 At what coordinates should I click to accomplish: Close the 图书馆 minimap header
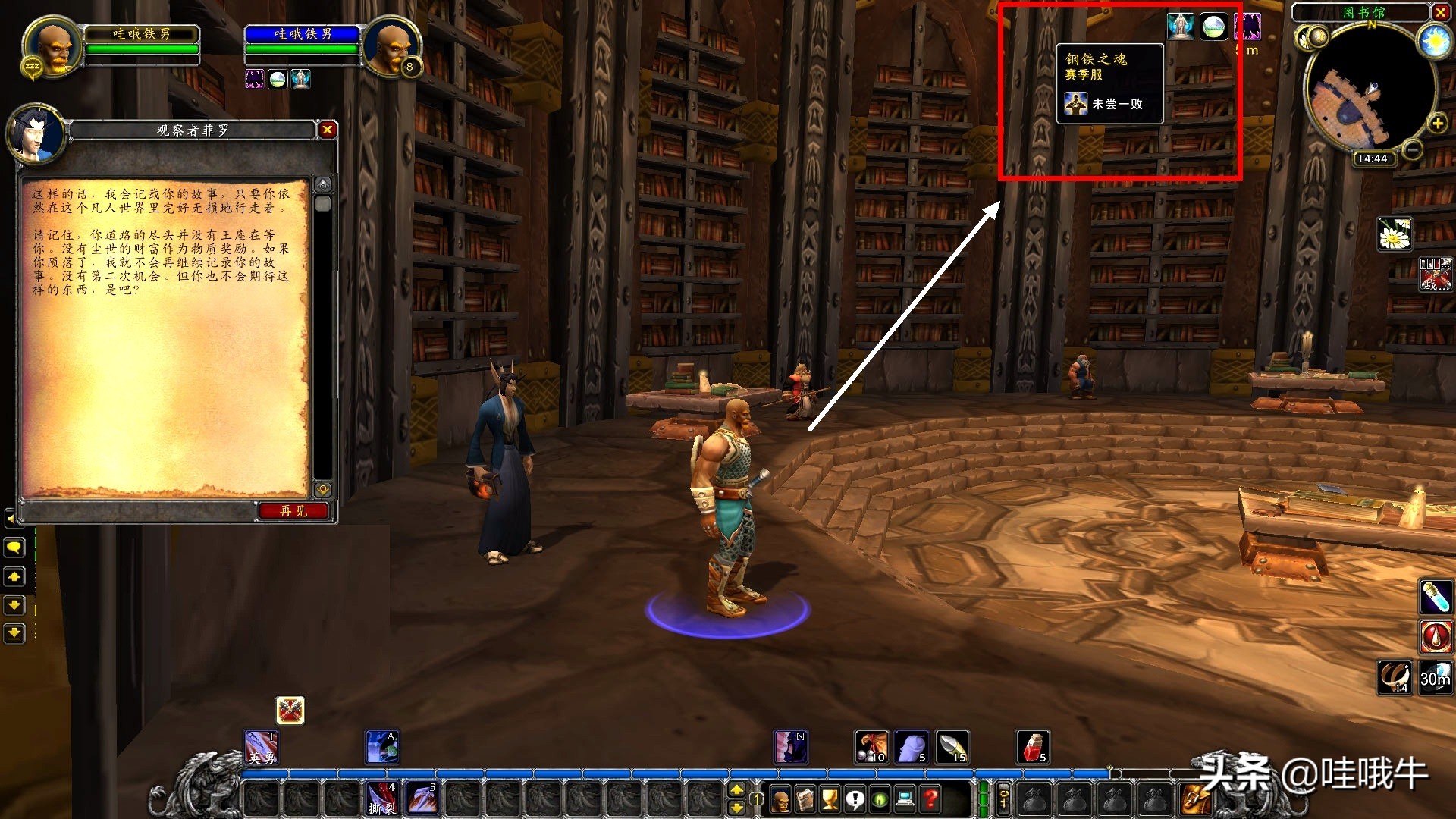point(1440,12)
